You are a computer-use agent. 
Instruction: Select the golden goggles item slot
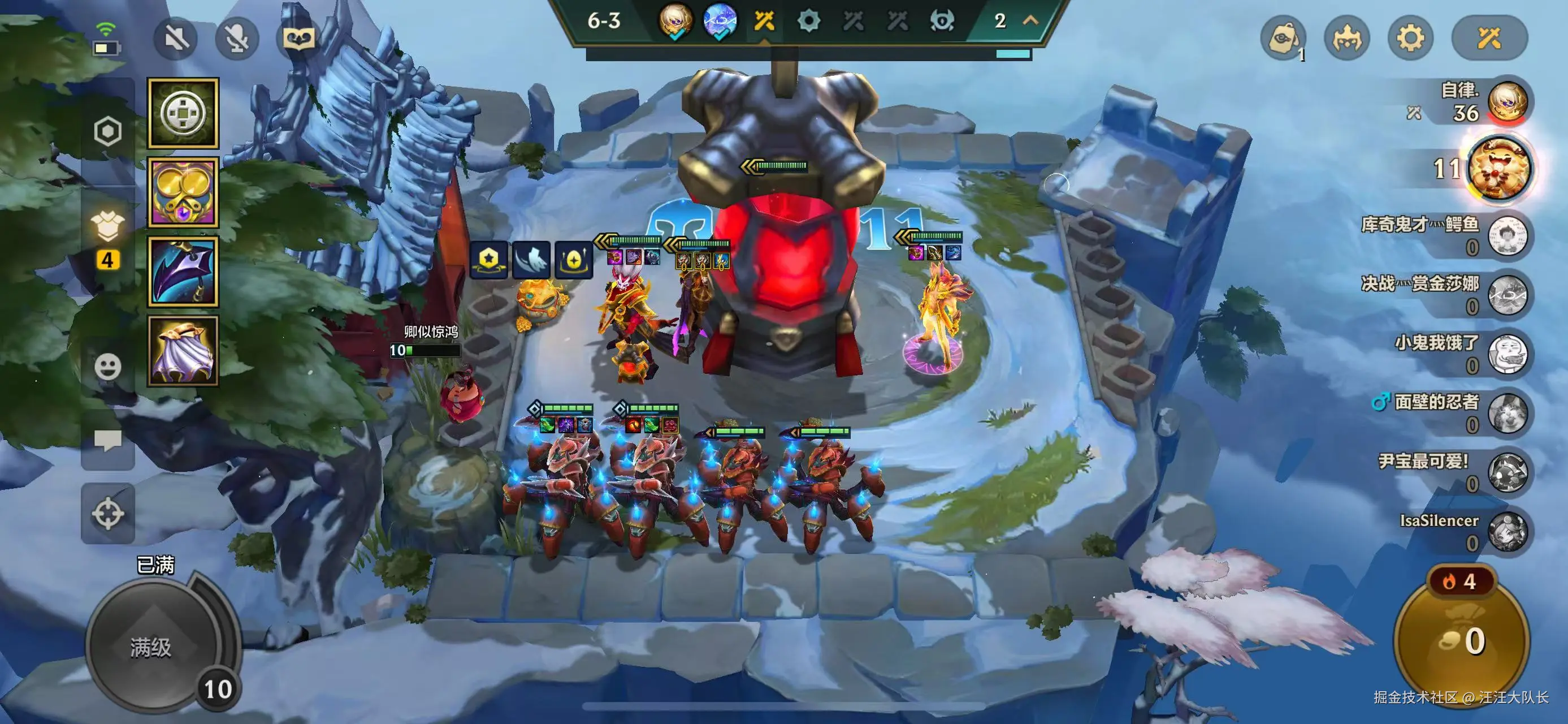(183, 192)
